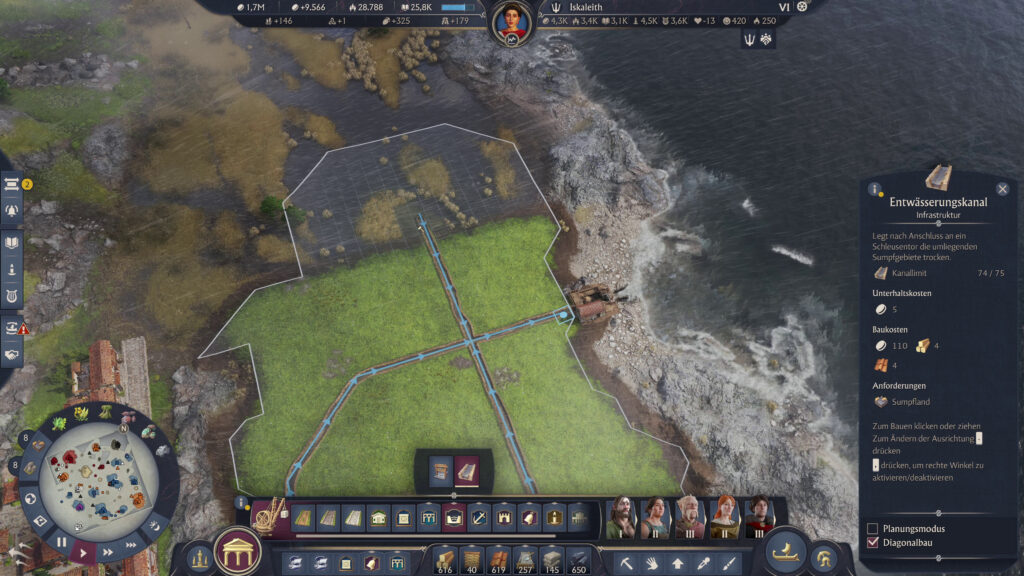Set game speed to normal play
This screenshot has height=576, width=1024.
[84, 552]
